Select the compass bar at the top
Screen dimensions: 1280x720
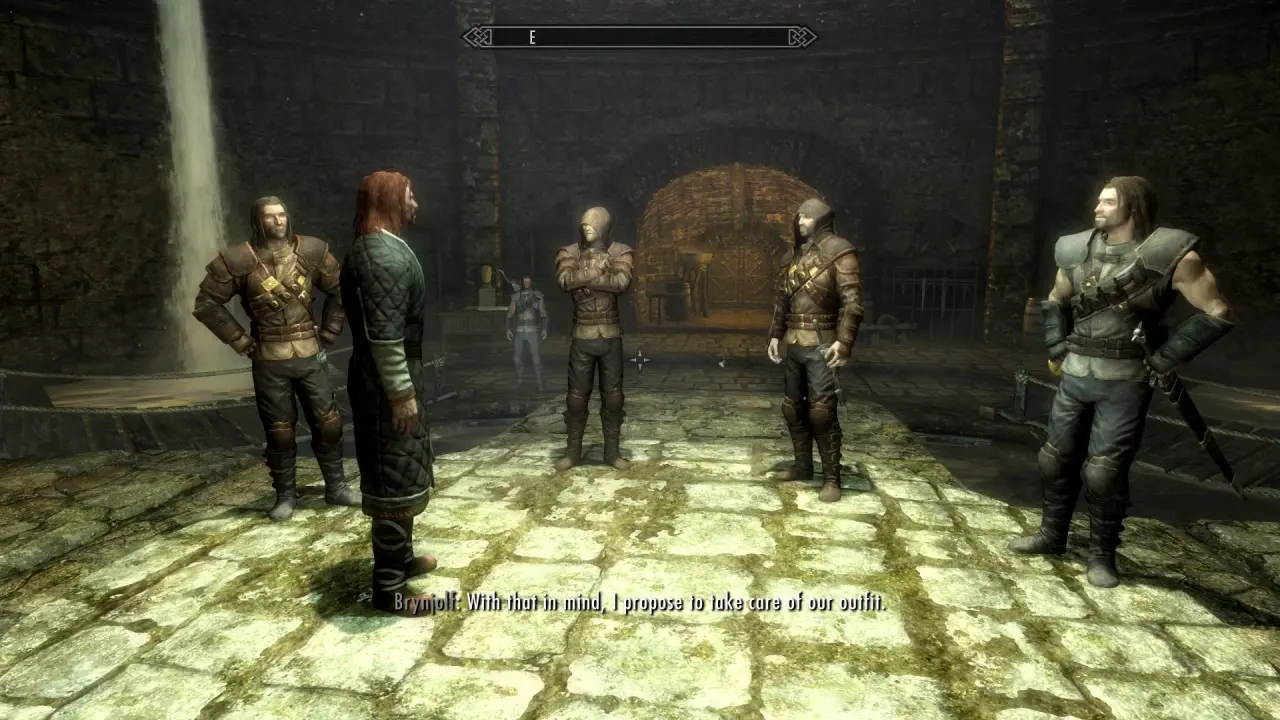click(x=640, y=38)
